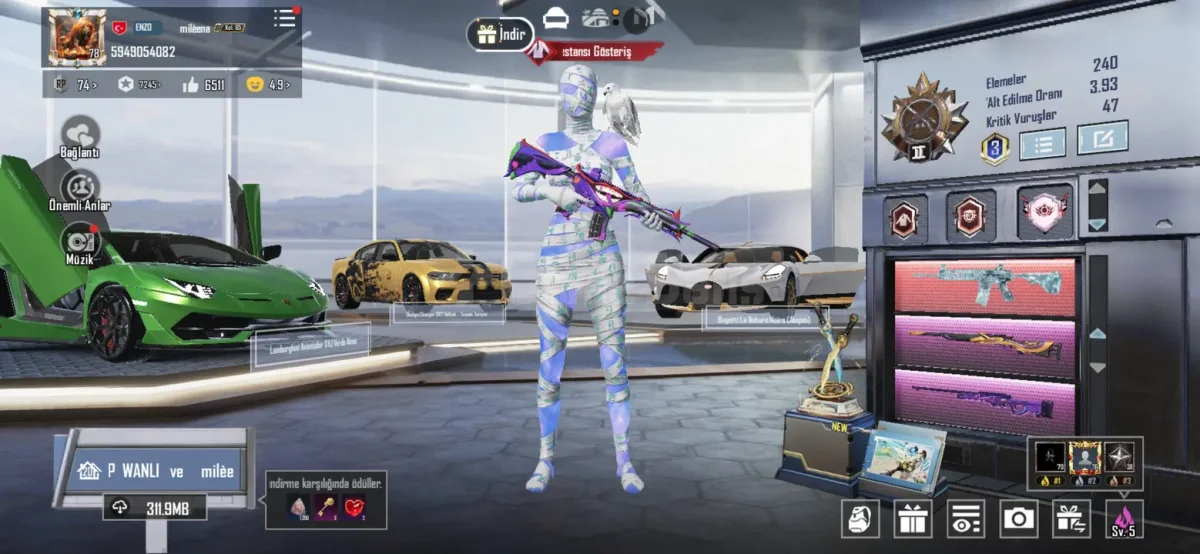Select the purple sniper rifle skin

tap(984, 400)
